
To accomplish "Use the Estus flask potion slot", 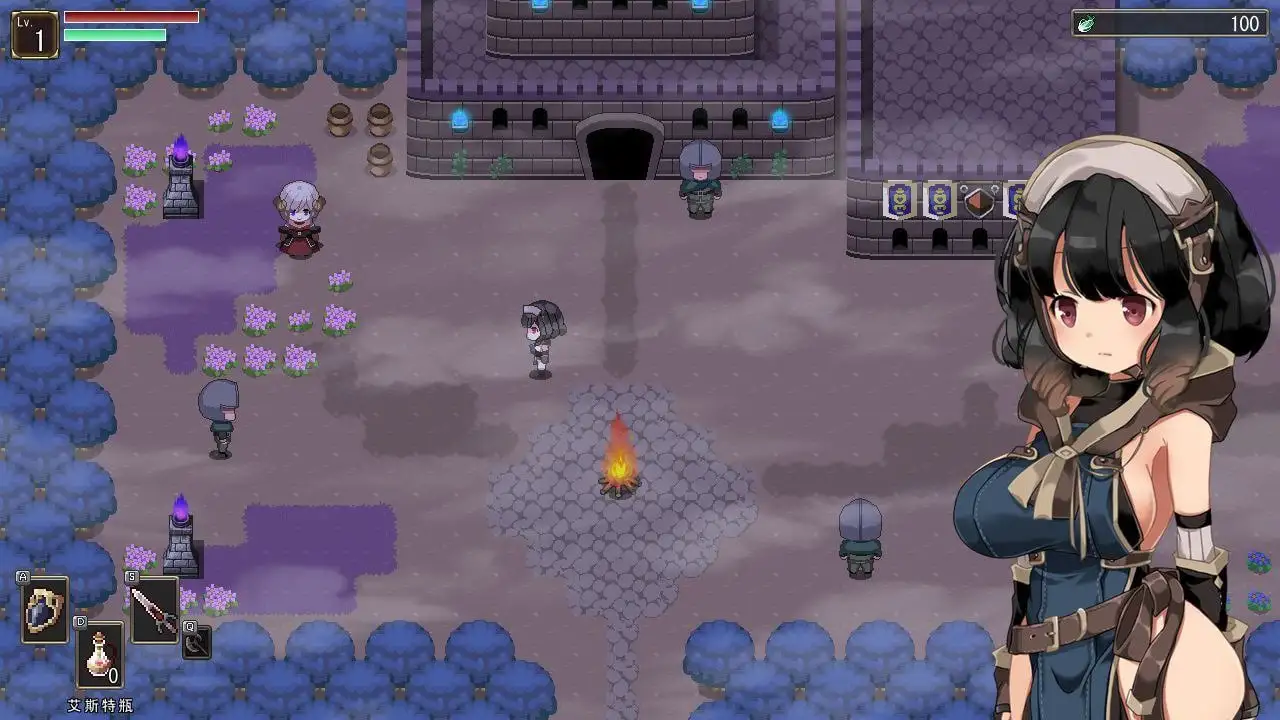I will pyautogui.click(x=100, y=655).
